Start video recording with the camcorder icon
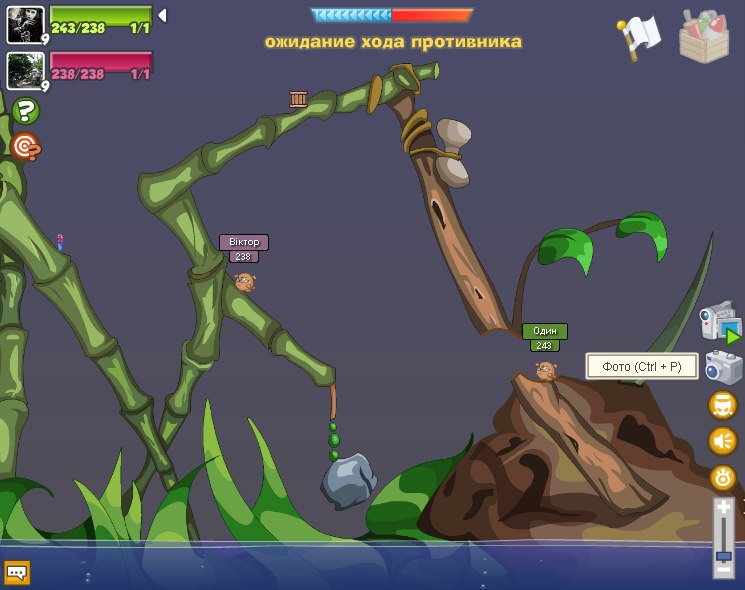 tap(720, 323)
